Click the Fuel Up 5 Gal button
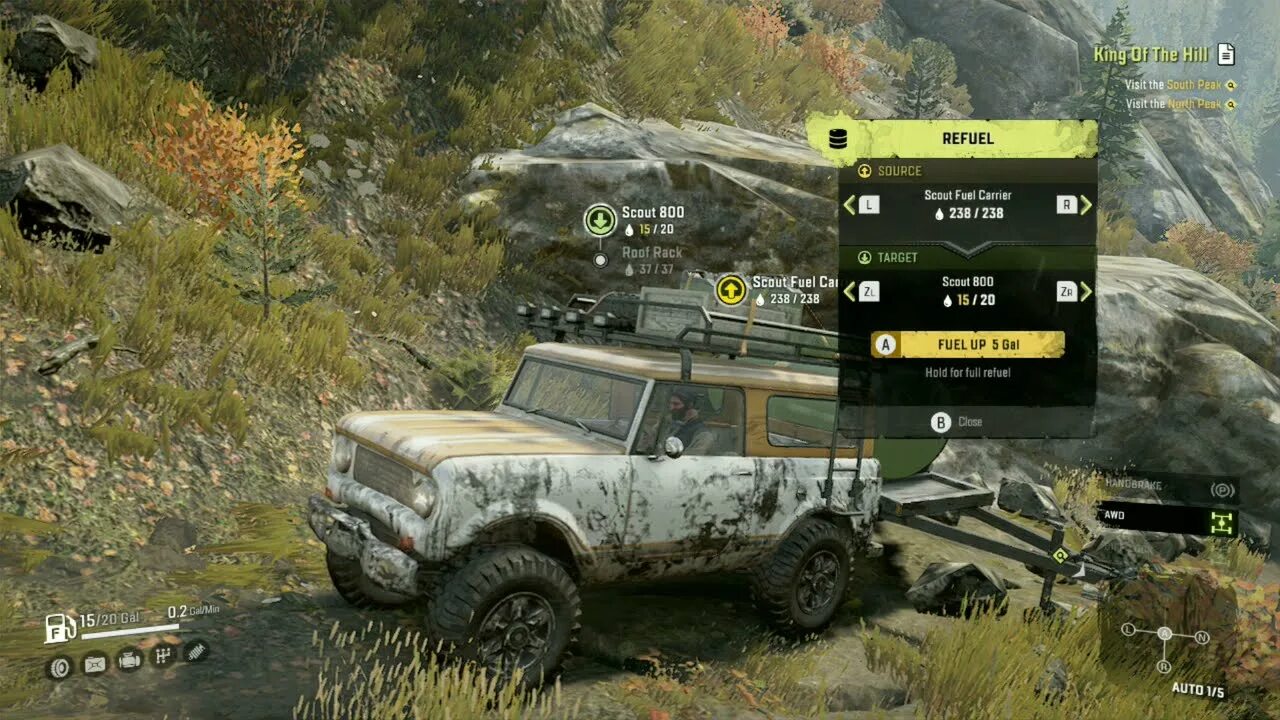 pos(967,345)
